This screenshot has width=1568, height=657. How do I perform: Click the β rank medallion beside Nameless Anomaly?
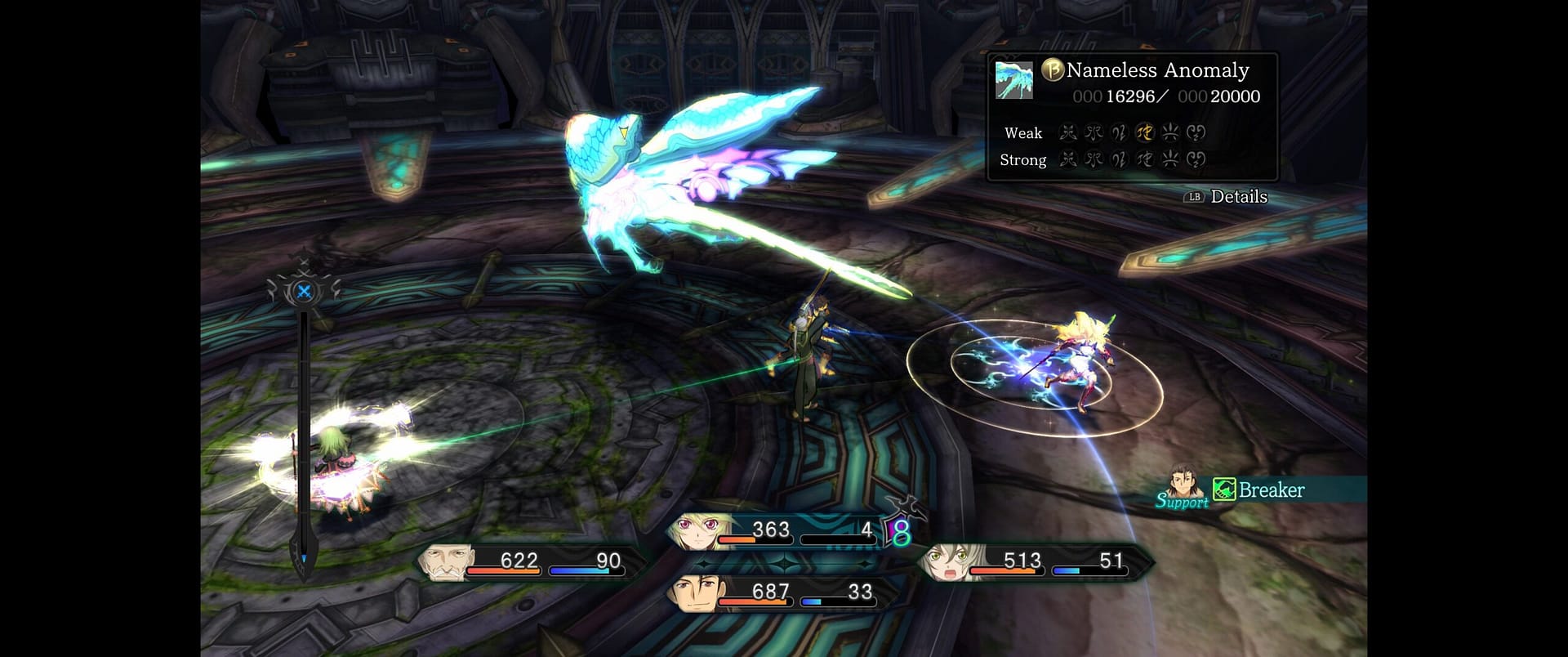(1054, 70)
